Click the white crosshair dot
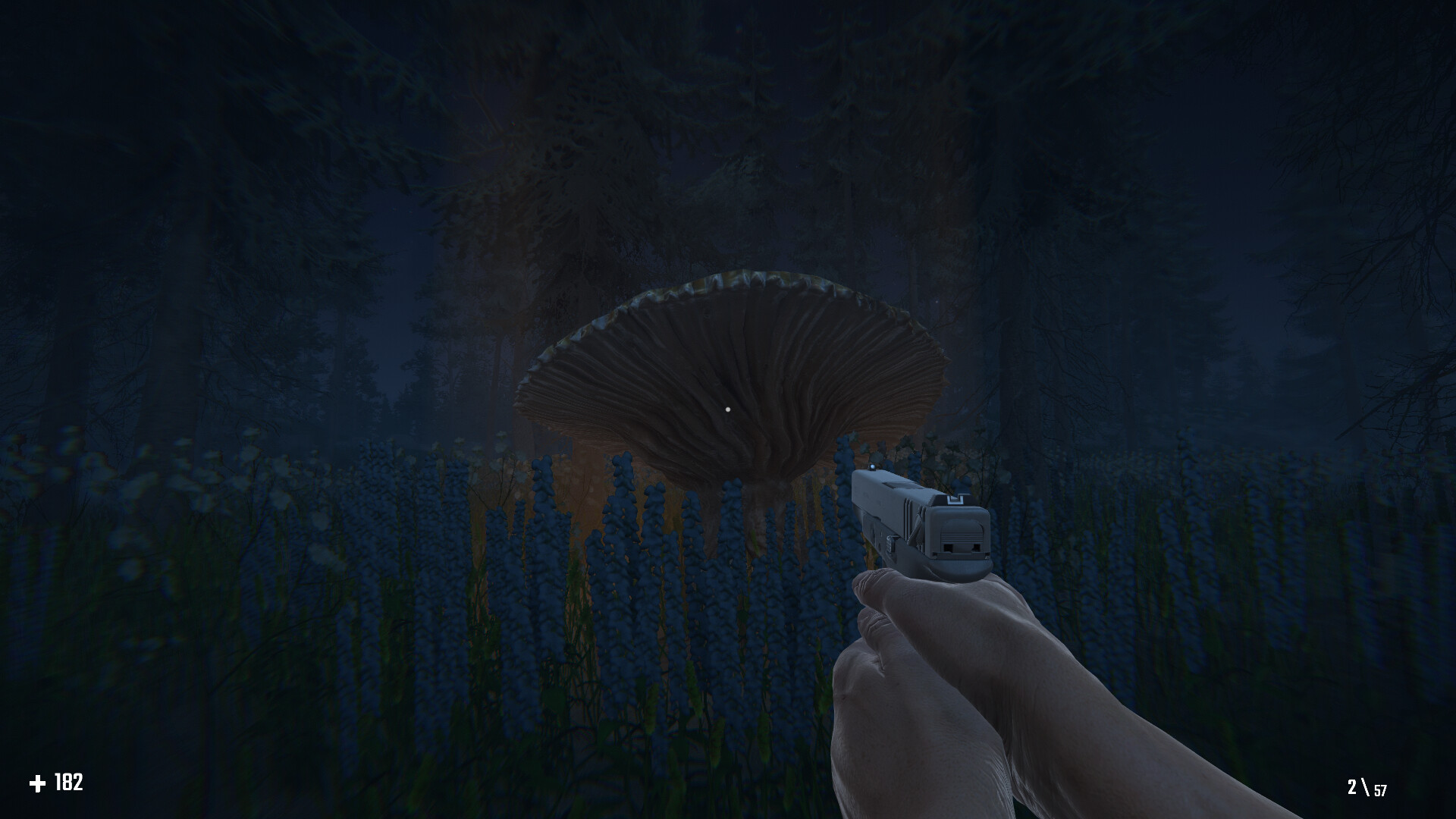Image resolution: width=1456 pixels, height=819 pixels. pyautogui.click(x=729, y=409)
